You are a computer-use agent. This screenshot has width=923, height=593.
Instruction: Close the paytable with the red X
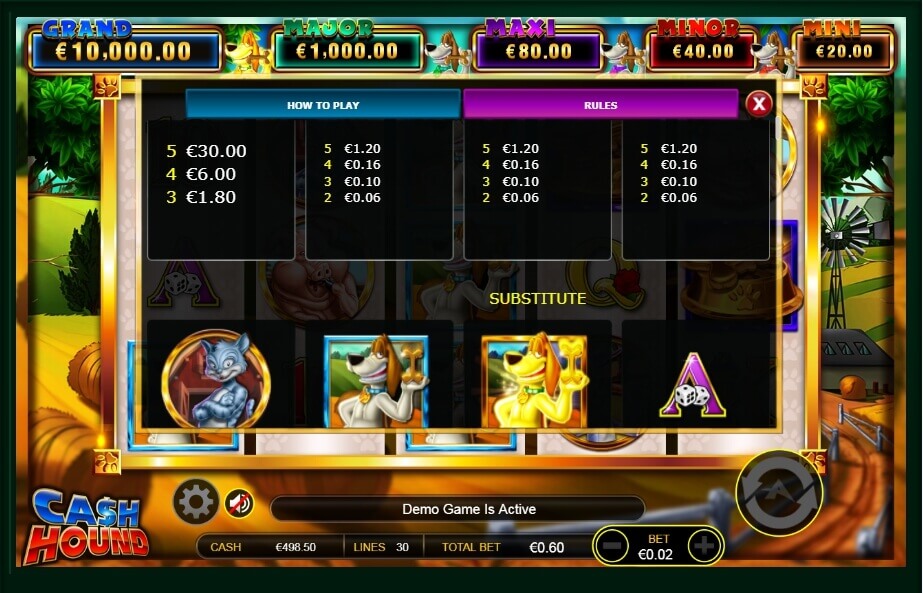click(759, 103)
